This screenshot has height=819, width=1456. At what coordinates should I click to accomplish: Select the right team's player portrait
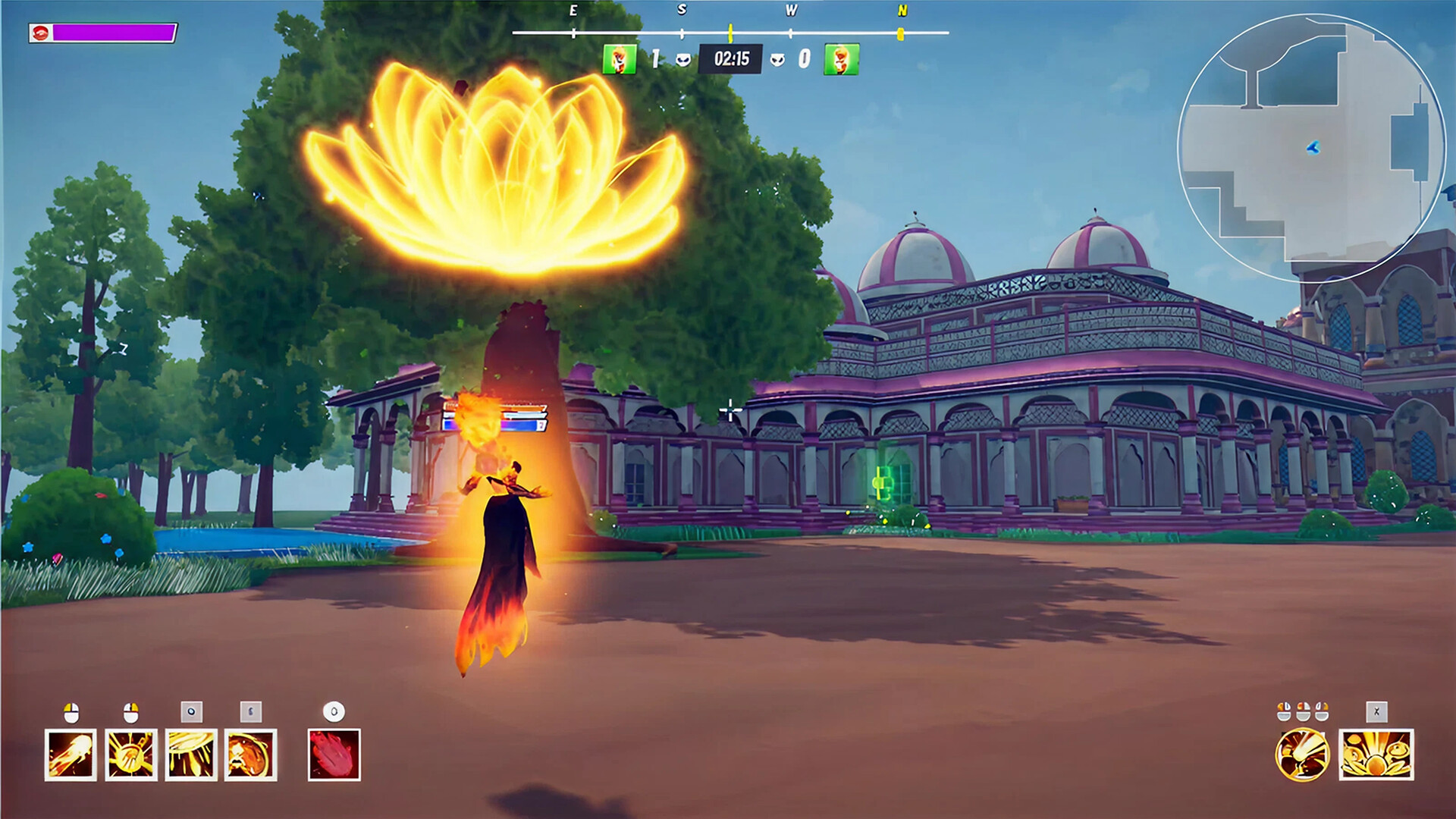point(842,59)
